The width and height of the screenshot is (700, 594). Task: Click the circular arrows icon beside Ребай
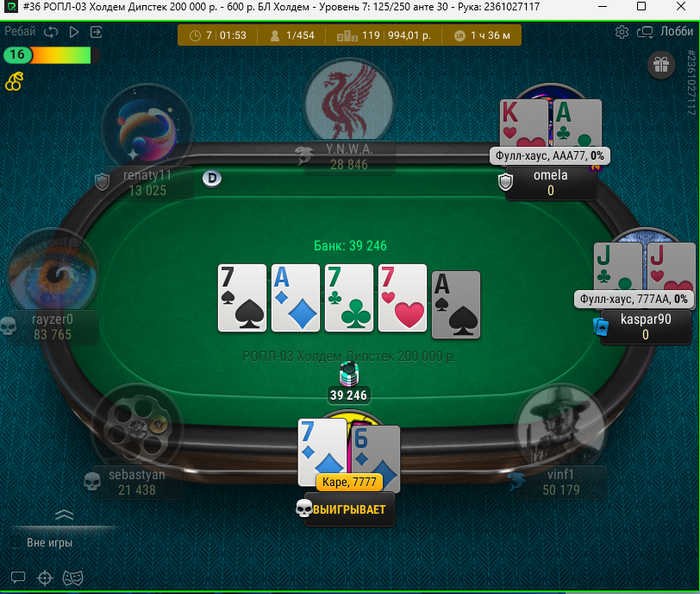[x=50, y=32]
